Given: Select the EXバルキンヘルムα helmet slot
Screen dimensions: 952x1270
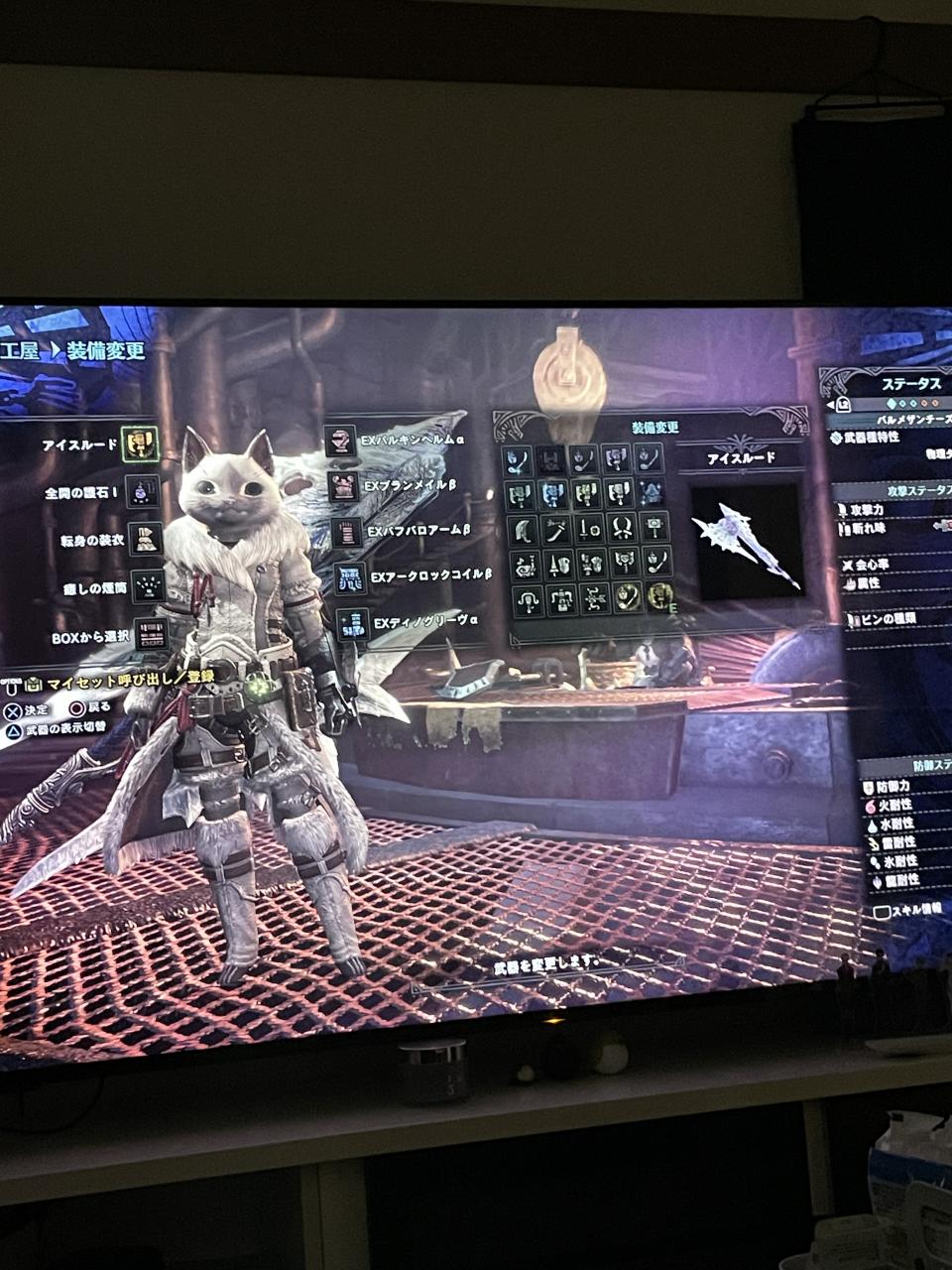Looking at the screenshot, I should [340, 441].
